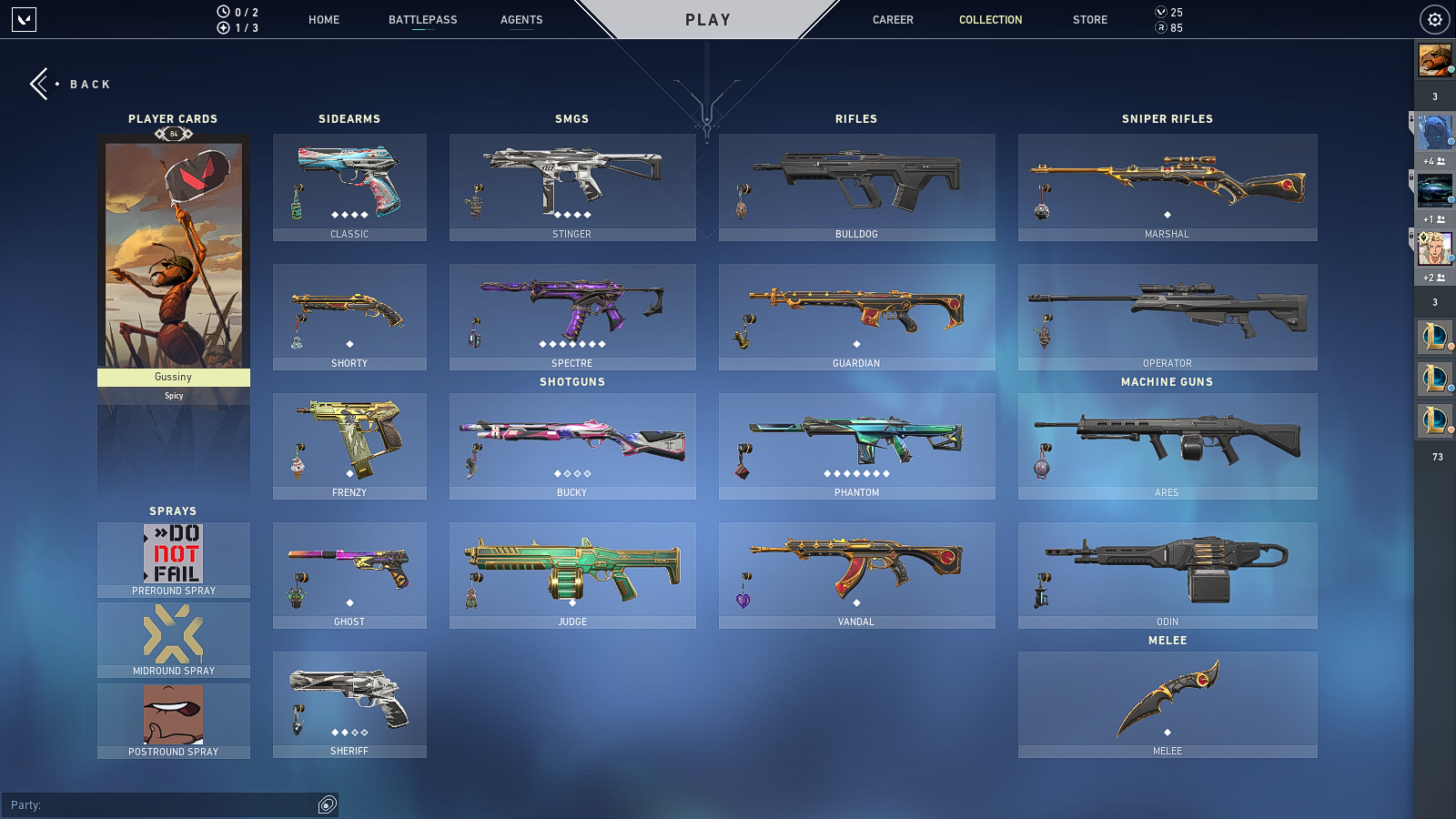Click the Party chat input field
1456x819 pixels.
click(x=164, y=804)
